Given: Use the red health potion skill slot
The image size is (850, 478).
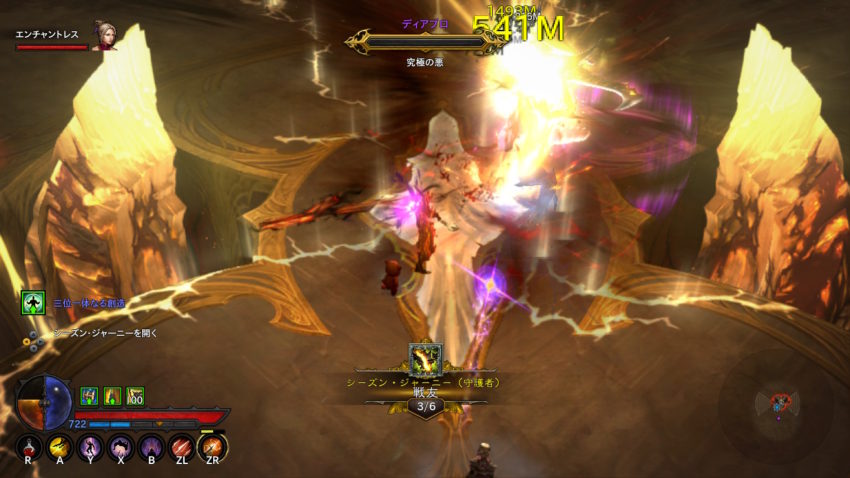Looking at the screenshot, I should point(31,447).
